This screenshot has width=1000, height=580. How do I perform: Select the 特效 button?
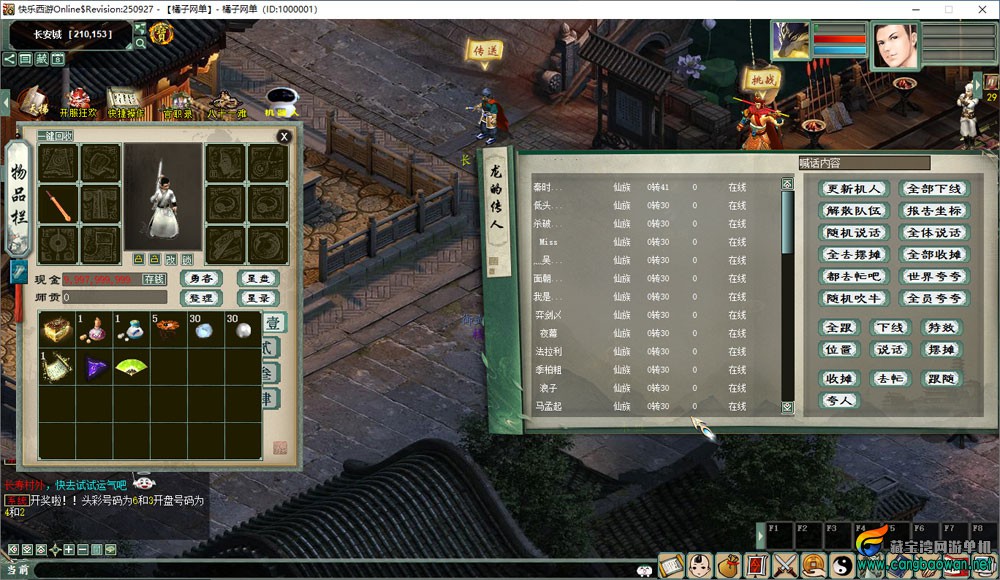pos(940,328)
